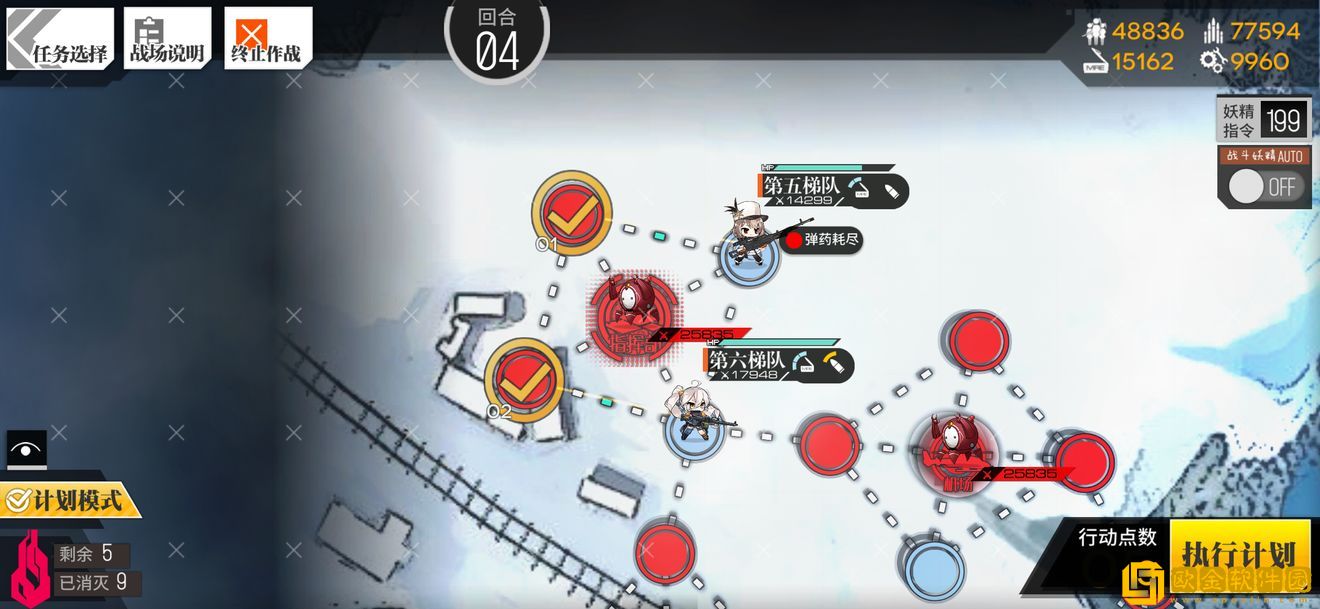
Task: Click 终止作战 to abort the mission
Action: pyautogui.click(x=267, y=39)
